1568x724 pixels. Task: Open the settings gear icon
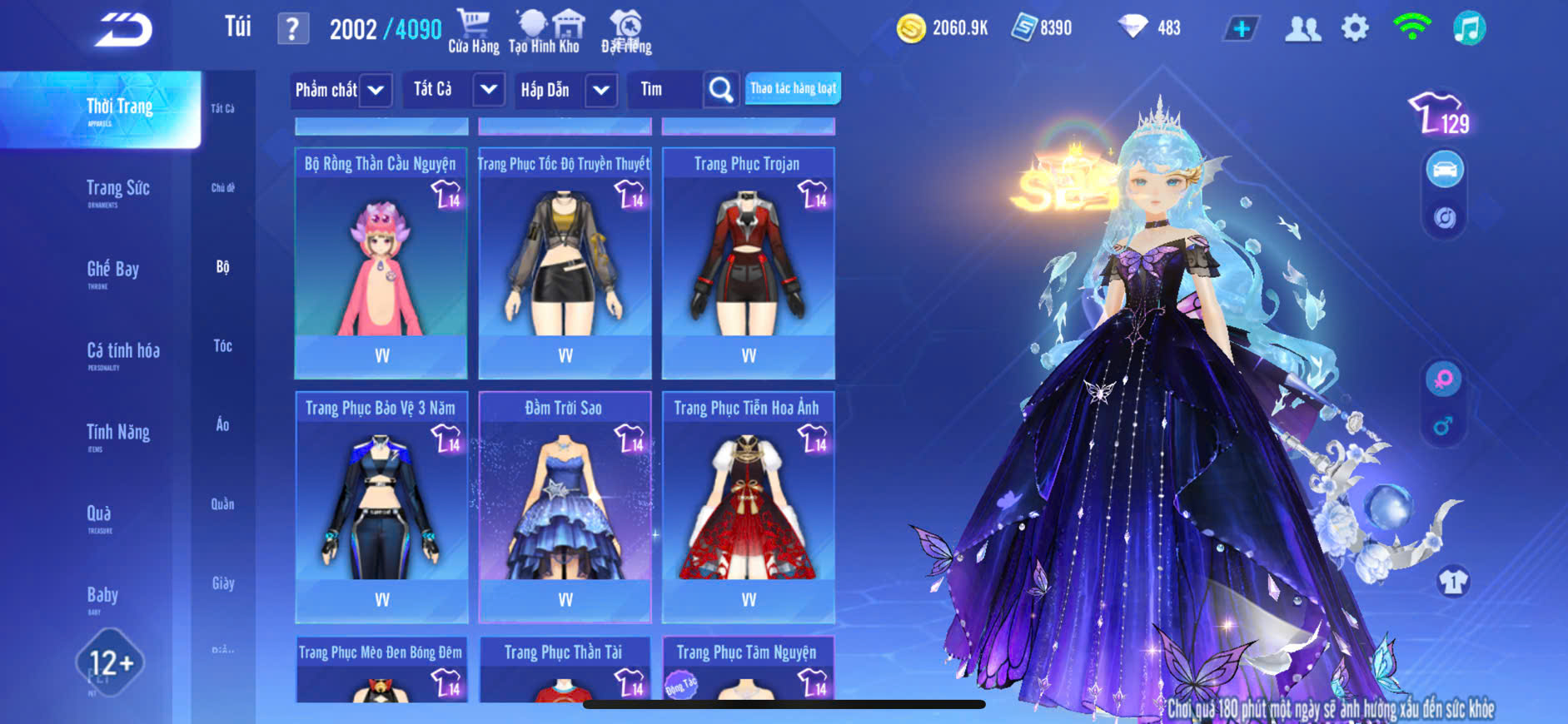[x=1355, y=28]
